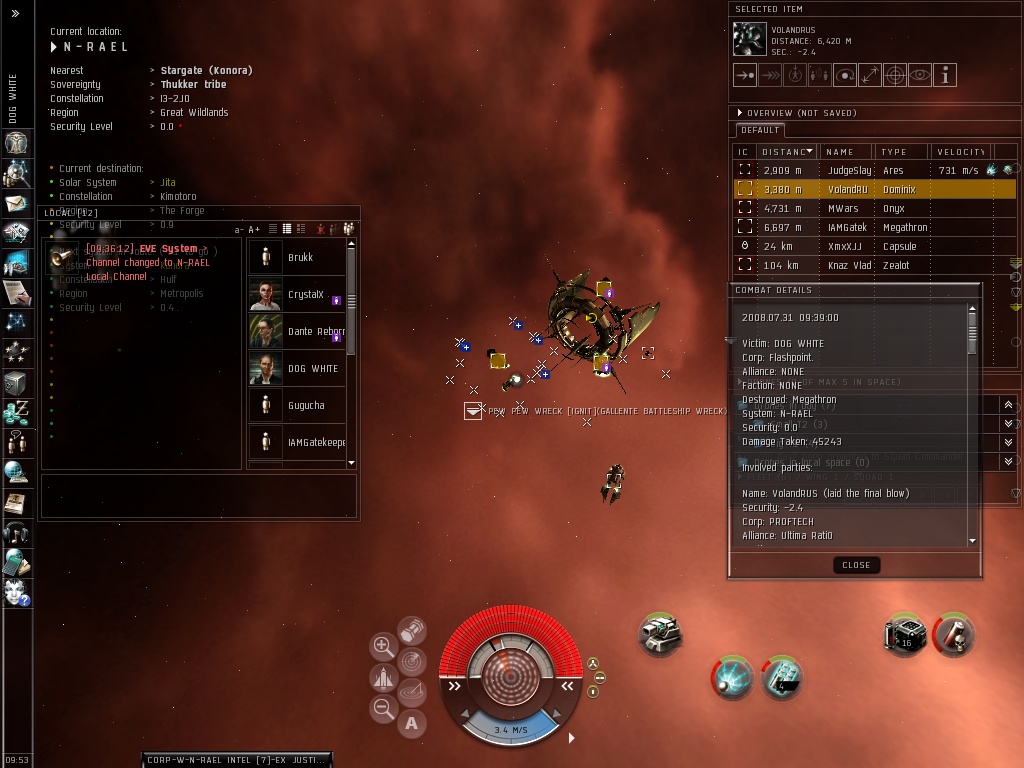This screenshot has width=1024, height=768.
Task: Sort overview by the Distance column
Action: point(786,152)
